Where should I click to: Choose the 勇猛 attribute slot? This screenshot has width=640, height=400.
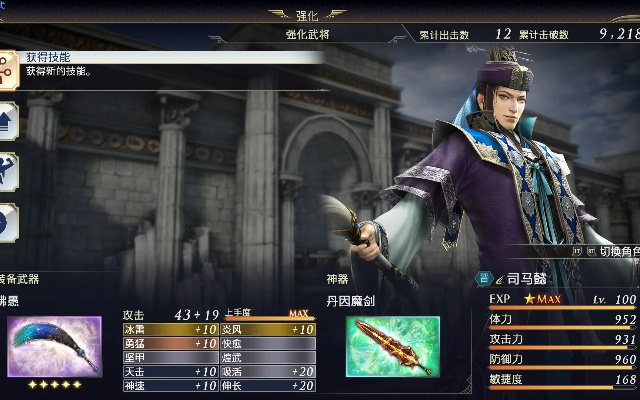[x=170, y=343]
